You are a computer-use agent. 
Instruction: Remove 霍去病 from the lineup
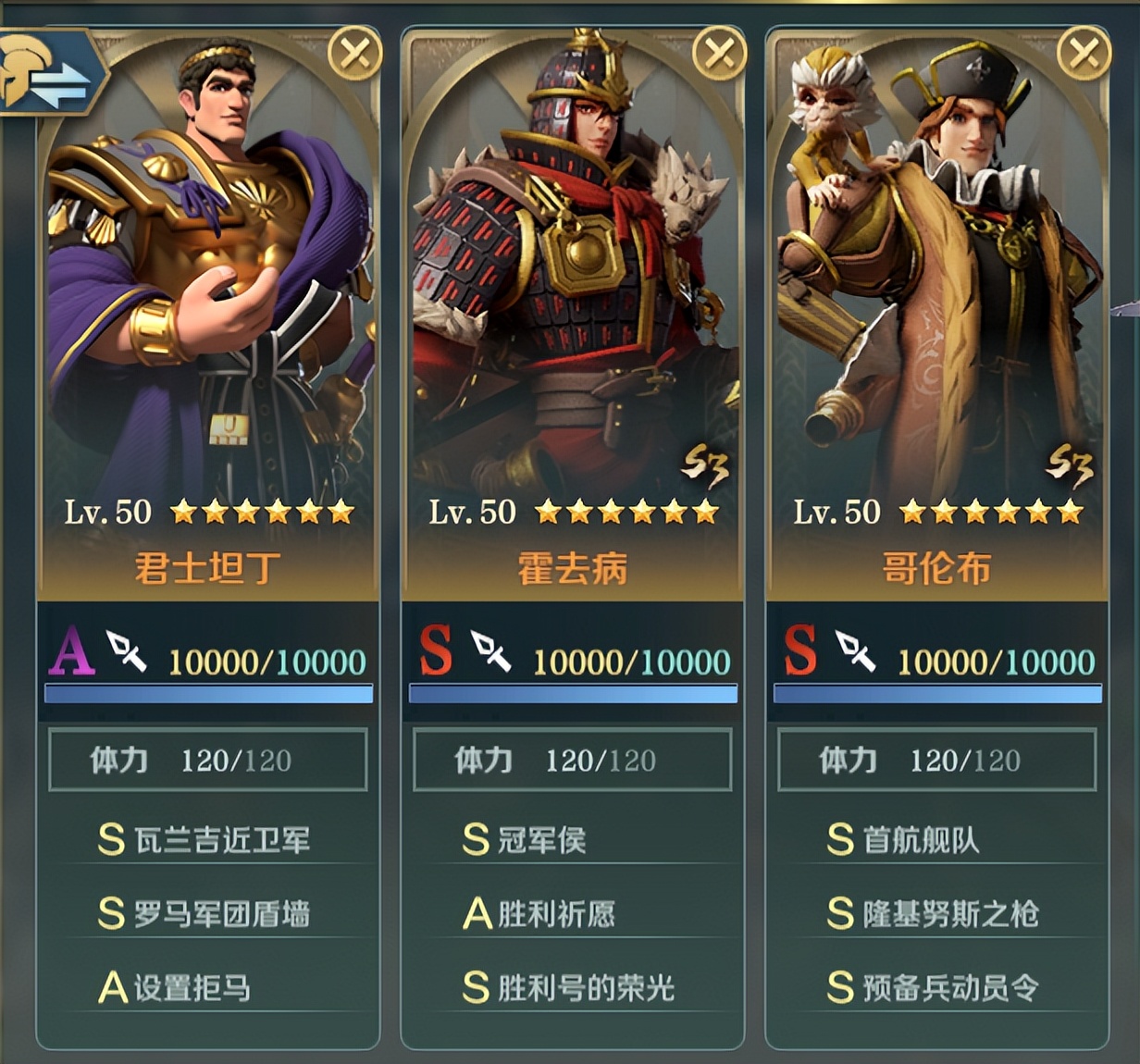tap(719, 55)
